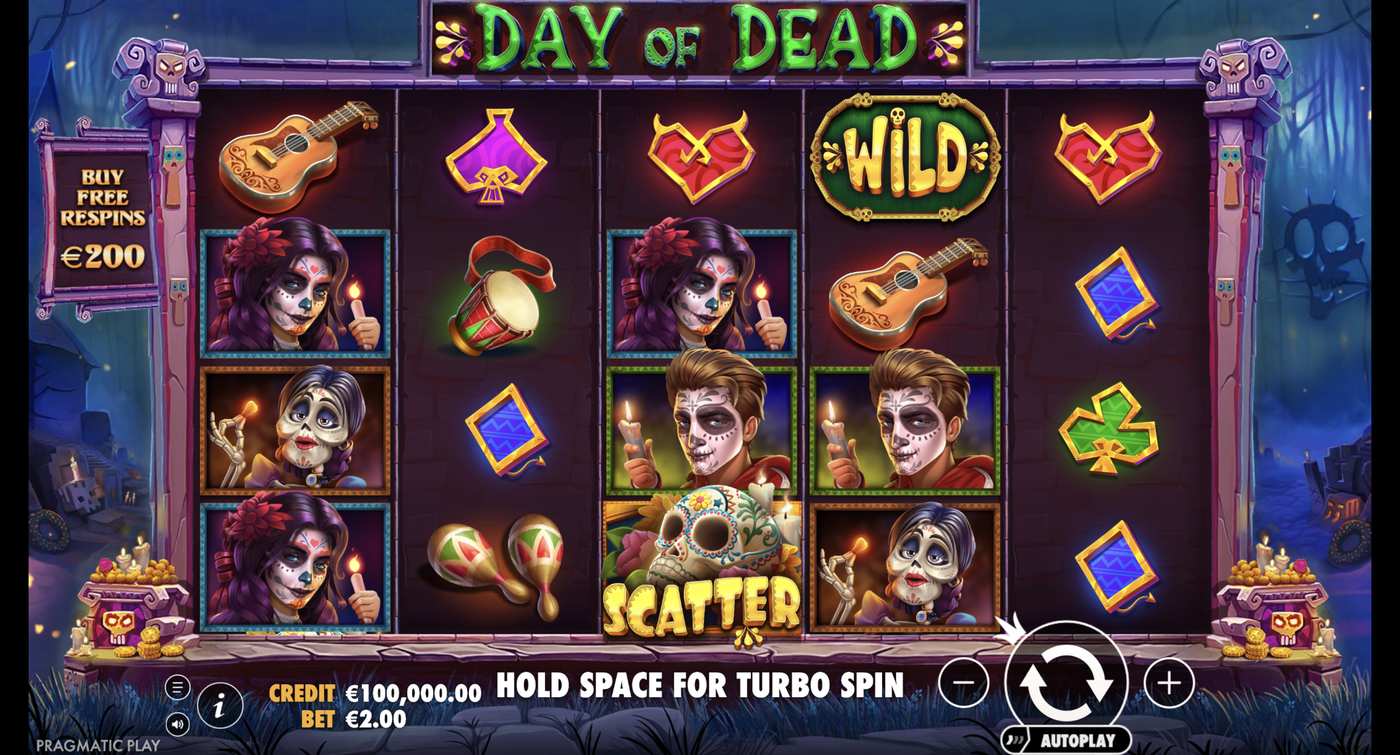Click the HOLD SPACE FOR TURBO SPIN text
The width and height of the screenshot is (1400, 755).
700,686
